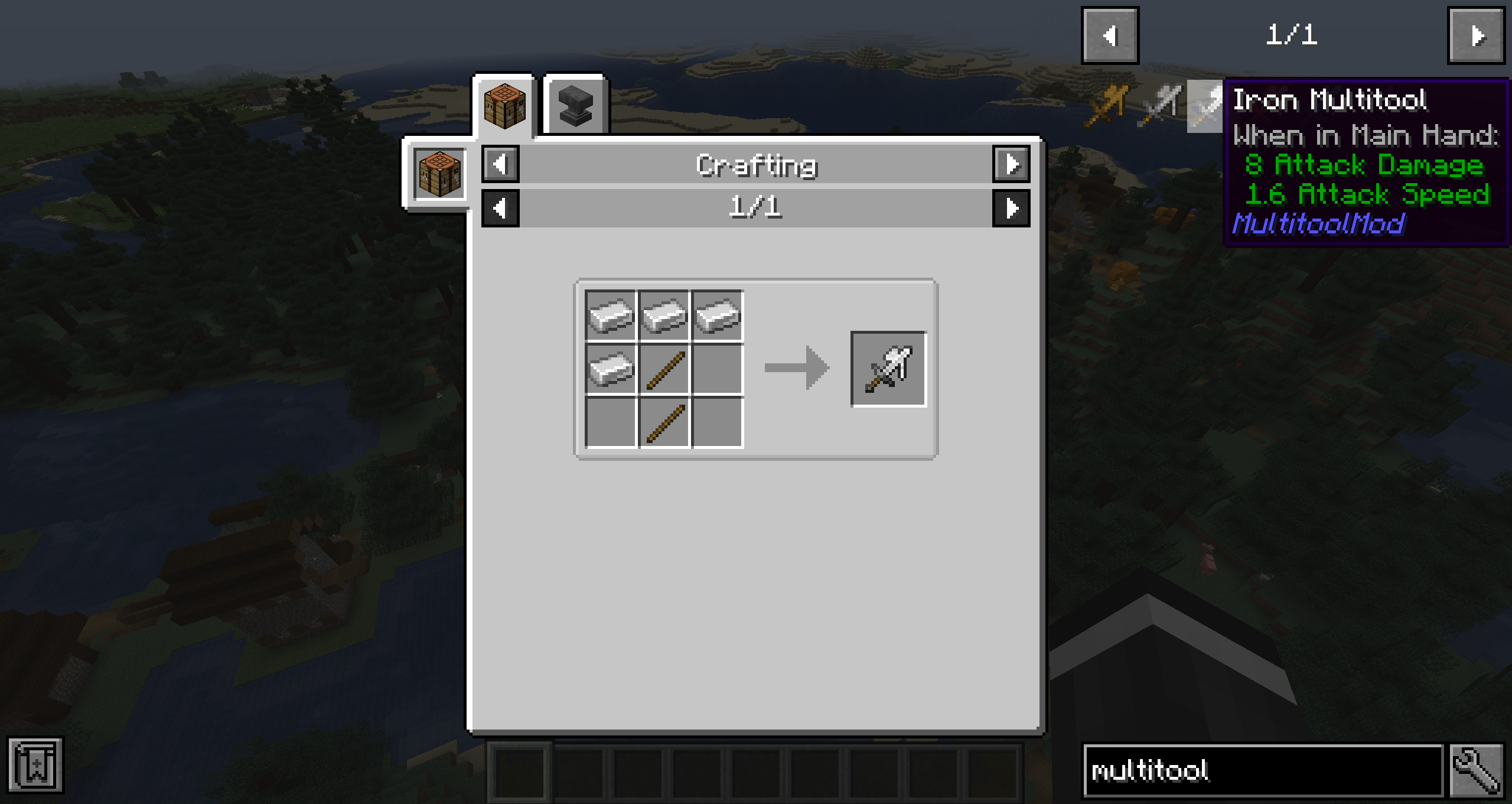Select the highlighted iron multitool in the item list

1205,106
